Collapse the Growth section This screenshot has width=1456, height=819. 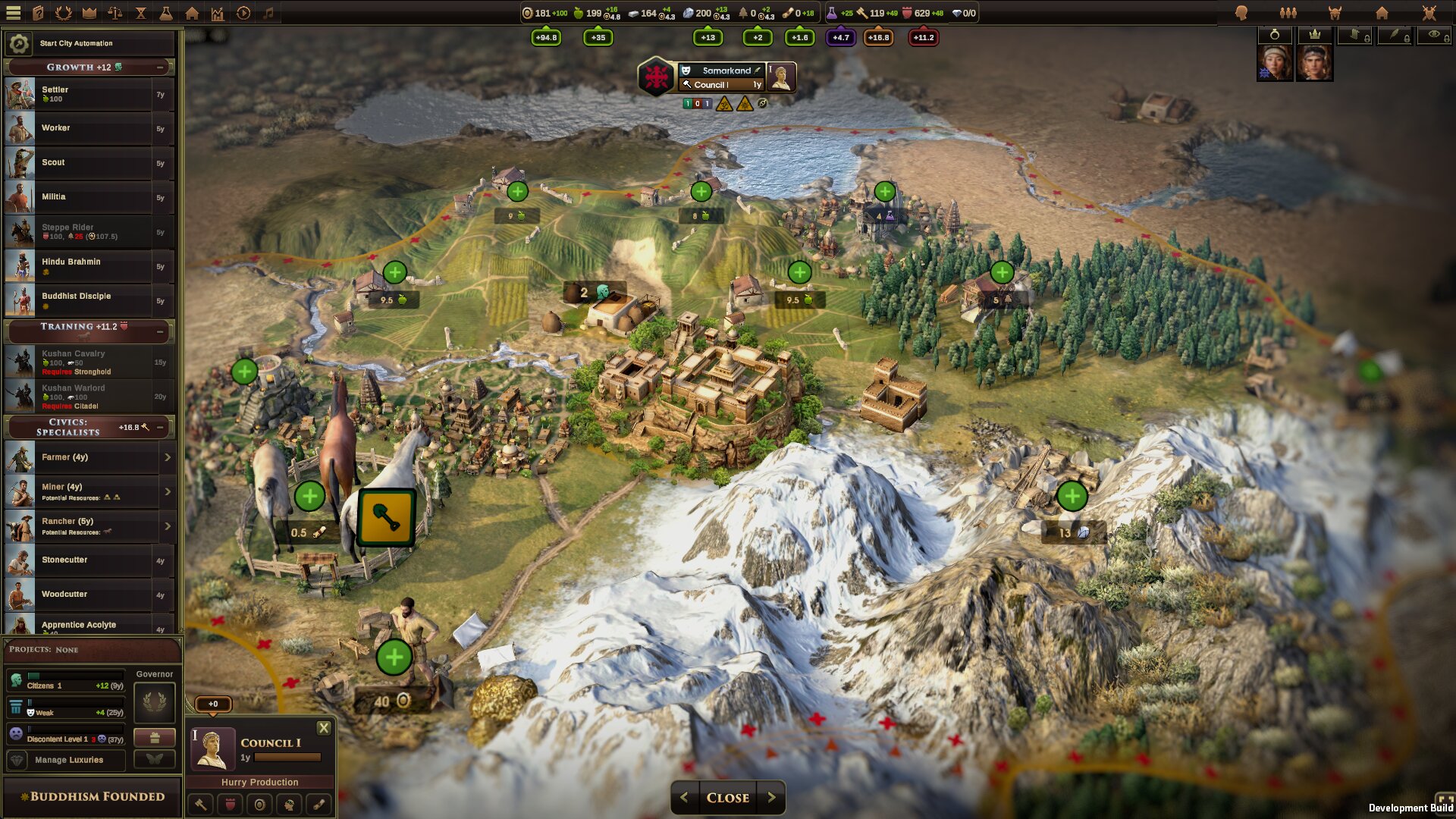(x=160, y=67)
